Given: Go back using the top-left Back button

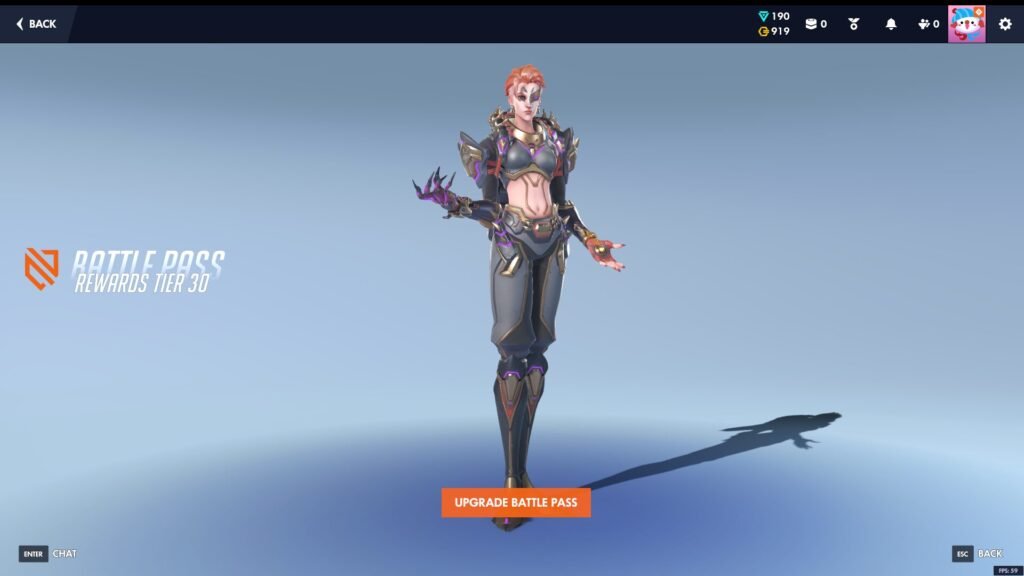Looking at the screenshot, I should (x=36, y=24).
